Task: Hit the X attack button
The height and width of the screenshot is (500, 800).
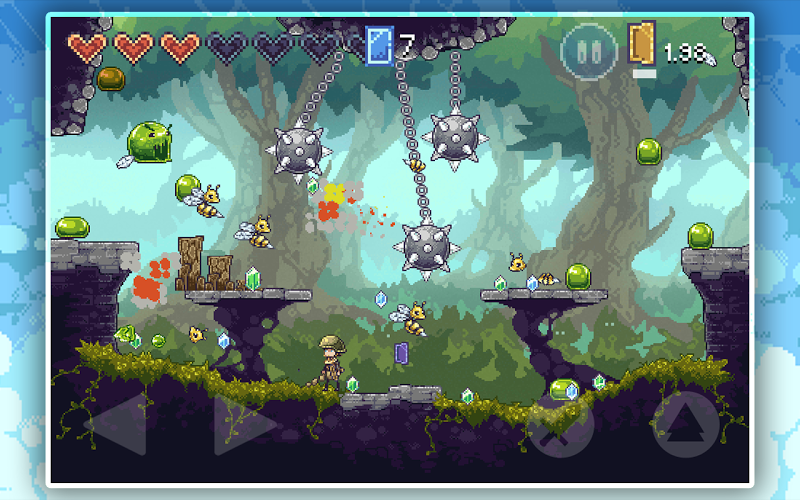Action: coord(561,426)
